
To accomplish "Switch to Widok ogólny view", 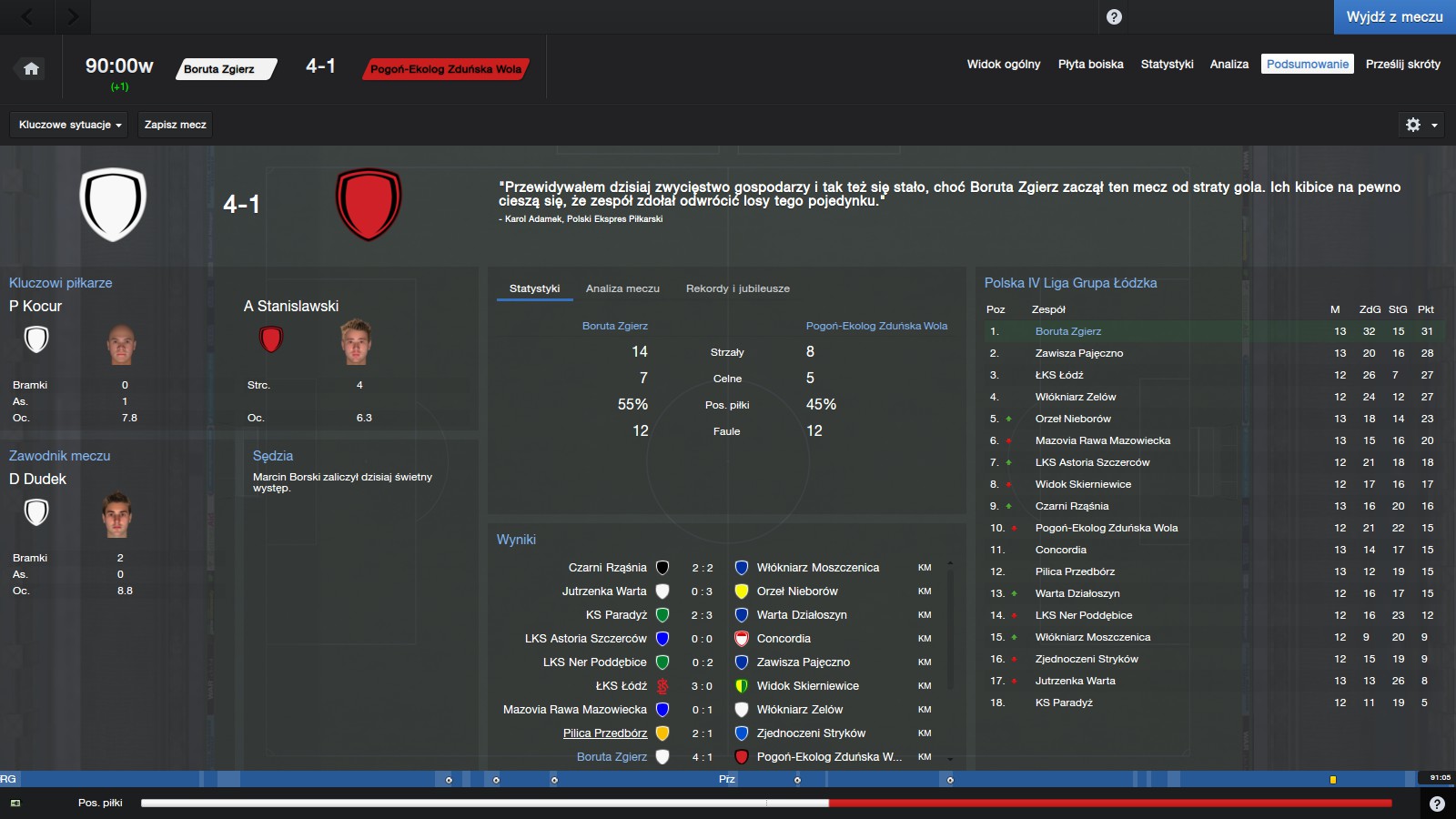I will [x=1003, y=65].
